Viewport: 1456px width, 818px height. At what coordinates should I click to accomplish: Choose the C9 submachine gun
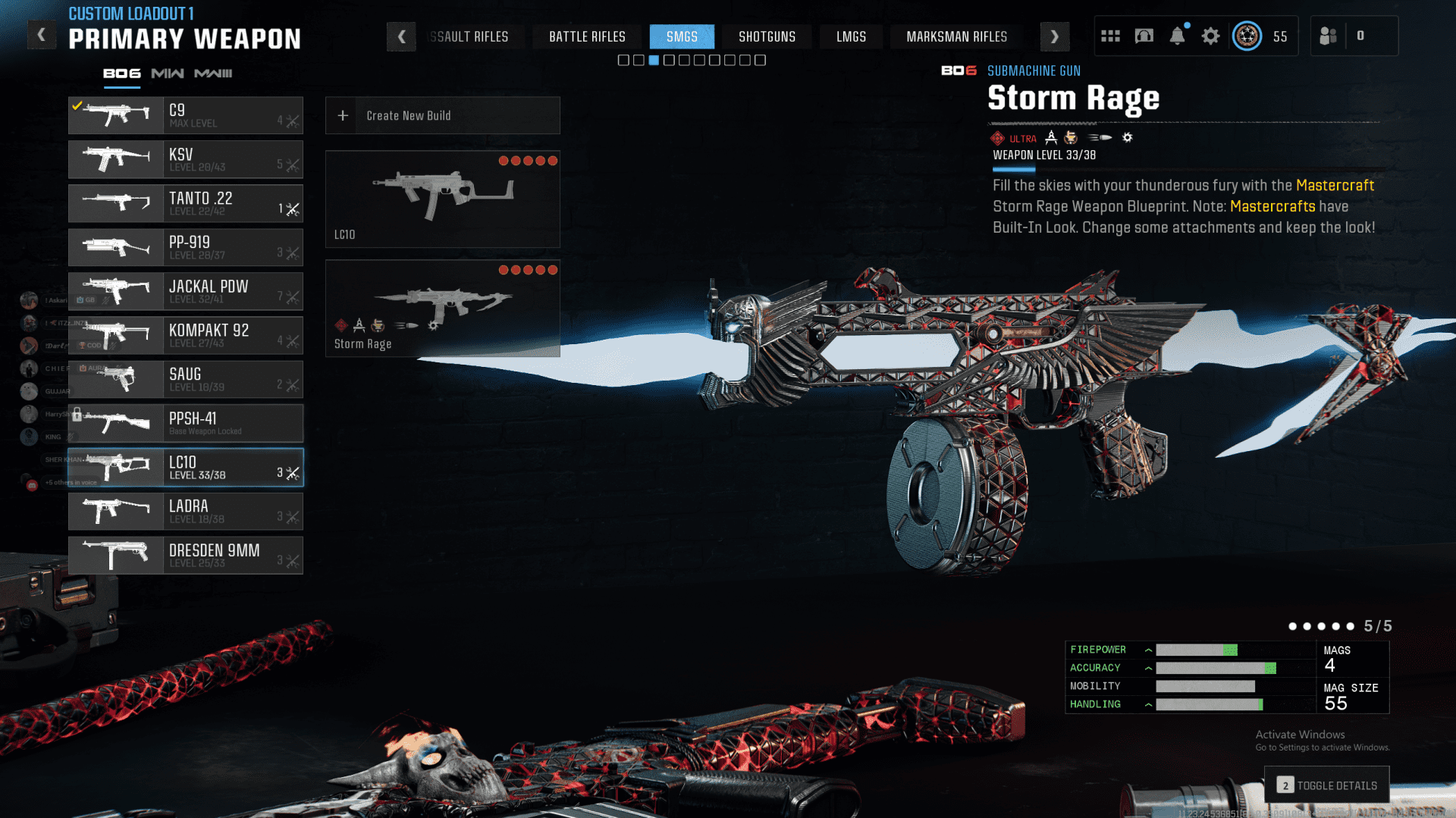tap(186, 115)
